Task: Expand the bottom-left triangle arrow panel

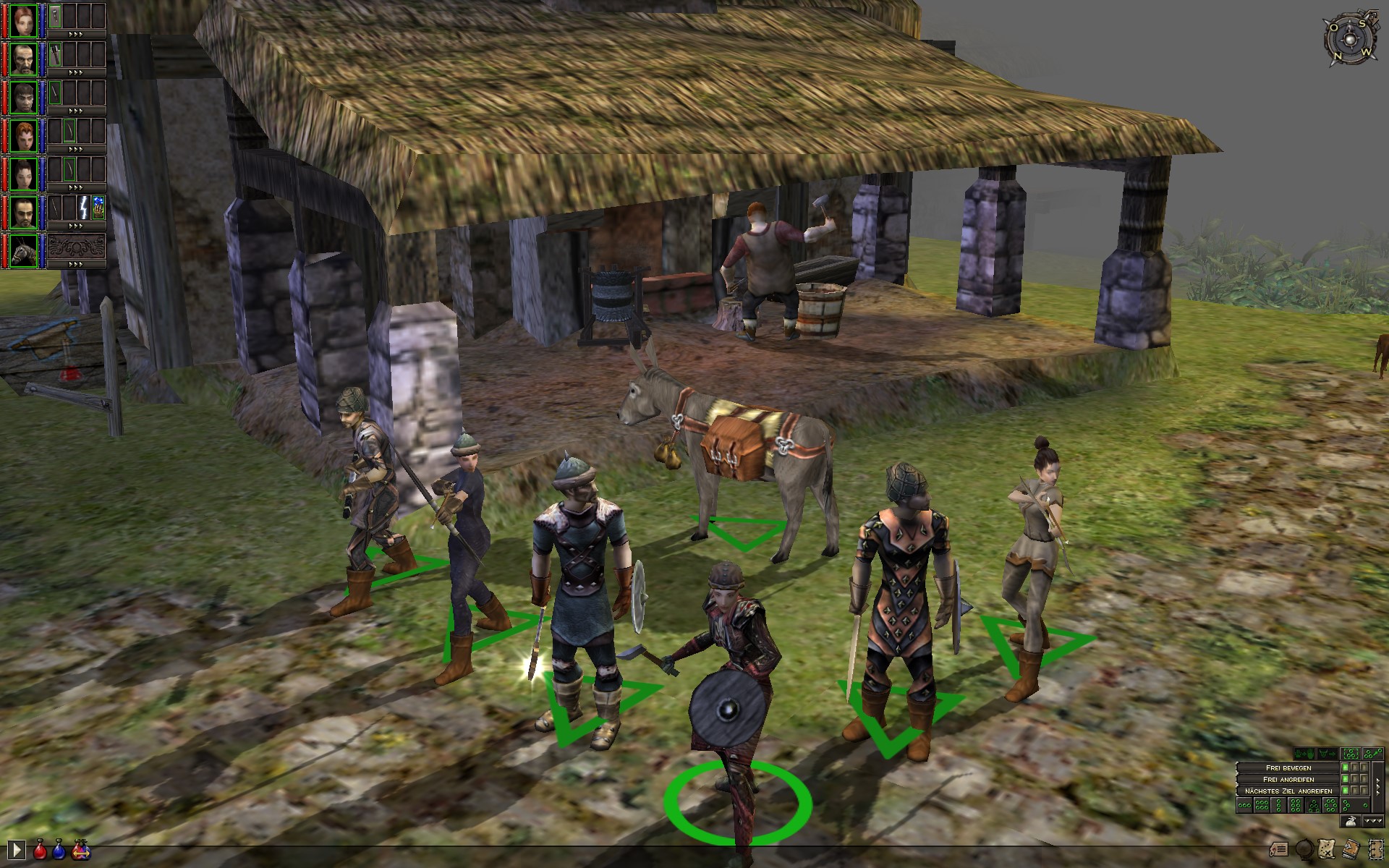Action: tap(17, 850)
